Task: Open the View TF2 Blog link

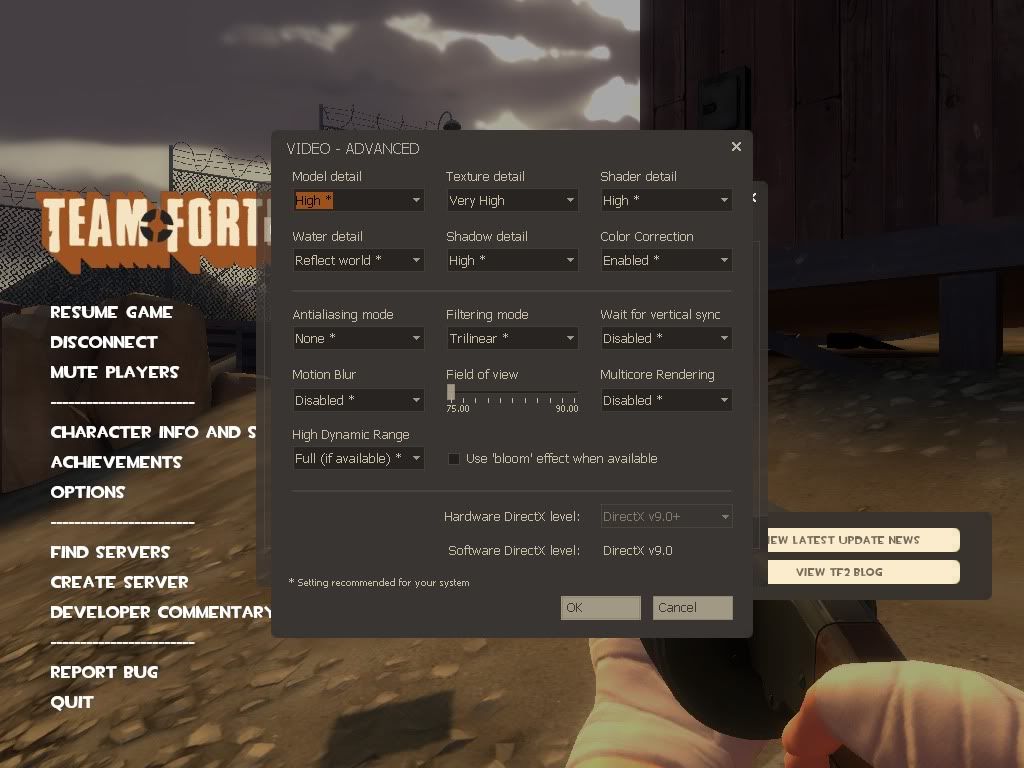Action: [839, 572]
